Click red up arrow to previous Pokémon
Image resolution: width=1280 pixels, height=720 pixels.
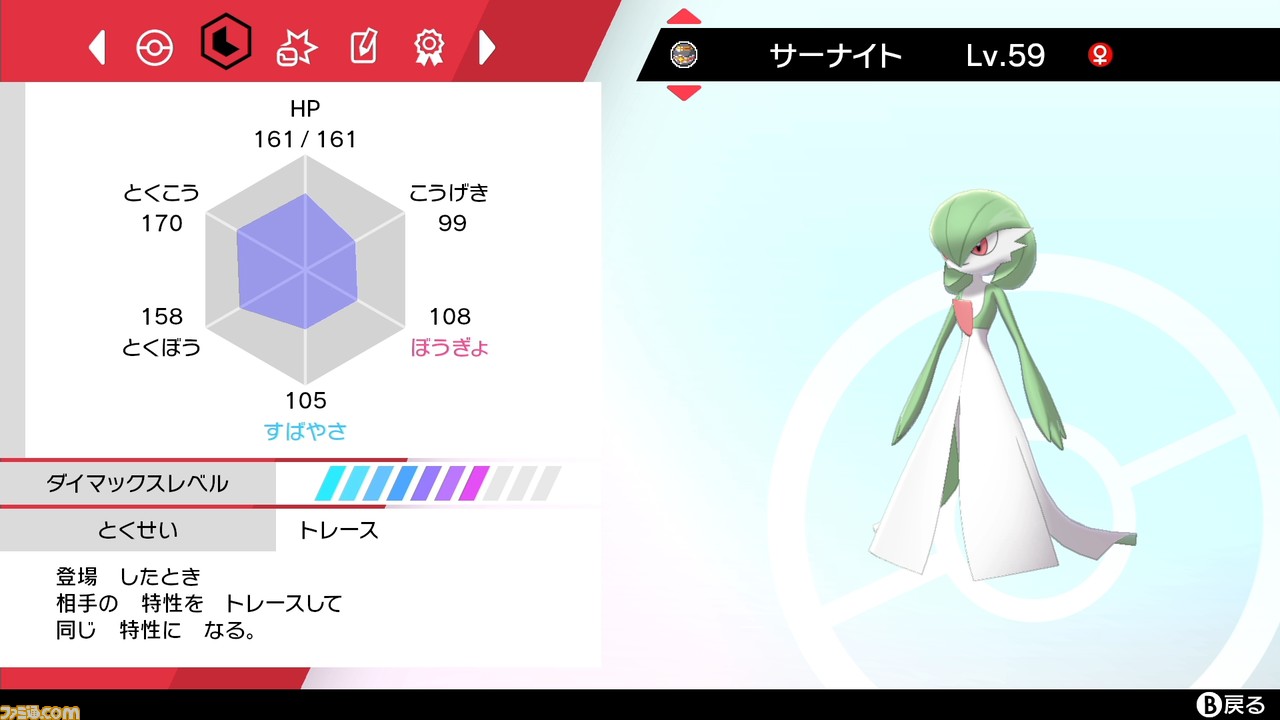click(684, 16)
